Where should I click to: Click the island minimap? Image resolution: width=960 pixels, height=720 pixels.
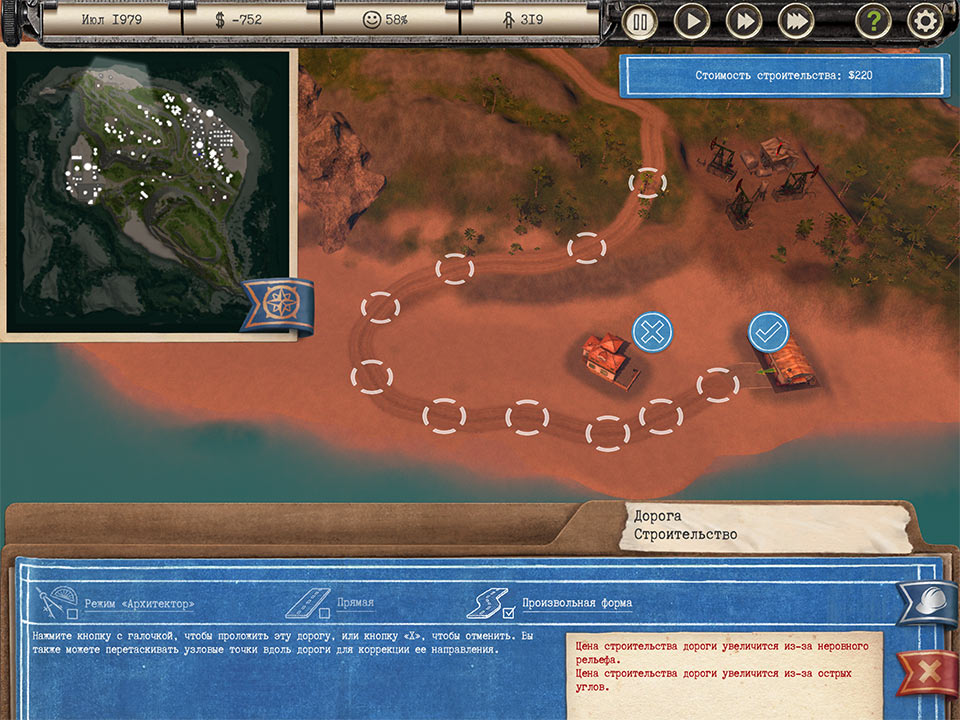click(148, 190)
